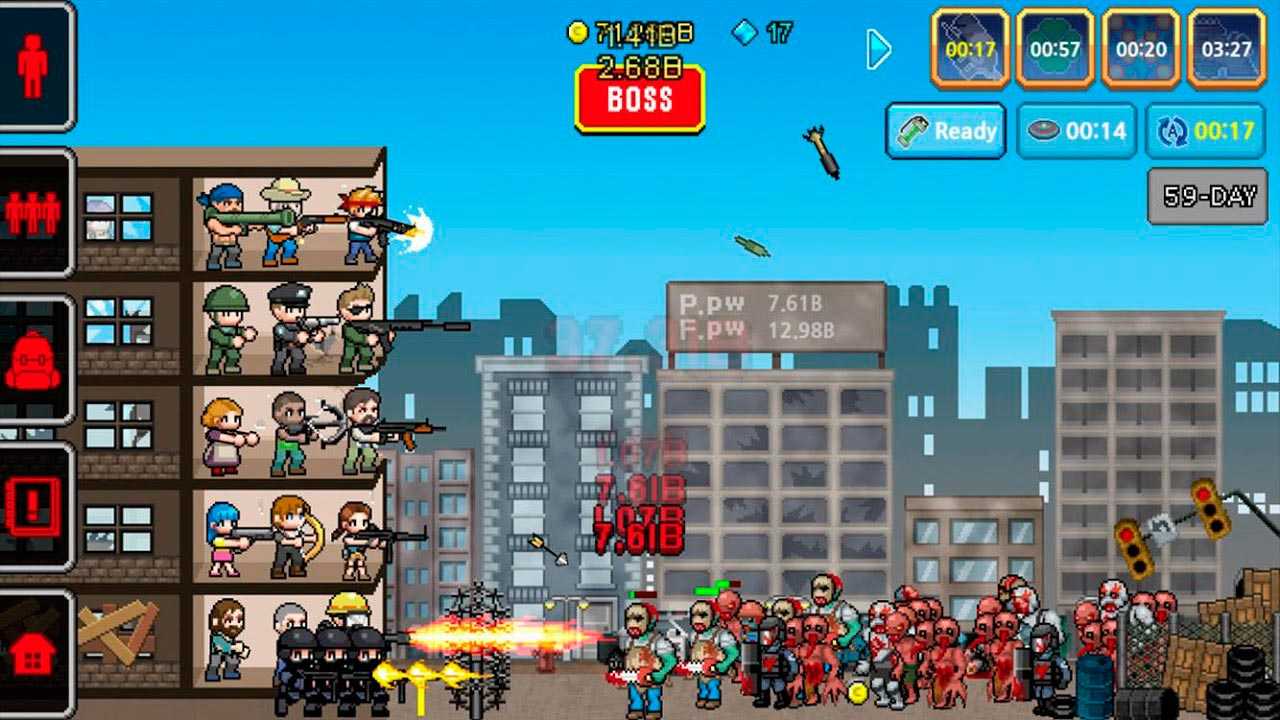
Task: Open the red house building menu
Action: 34,652
